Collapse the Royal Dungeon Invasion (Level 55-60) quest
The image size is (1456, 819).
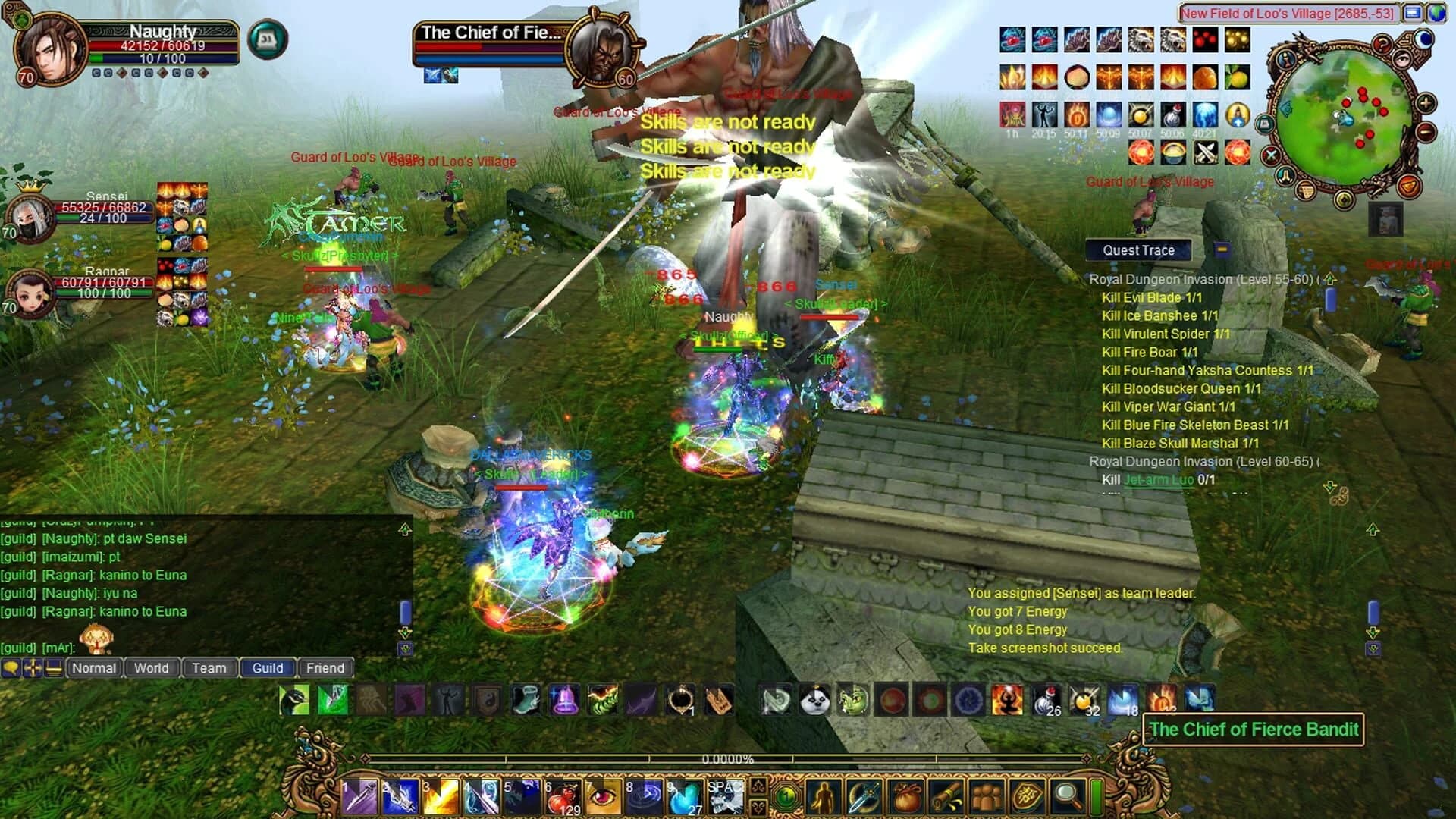(1328, 279)
